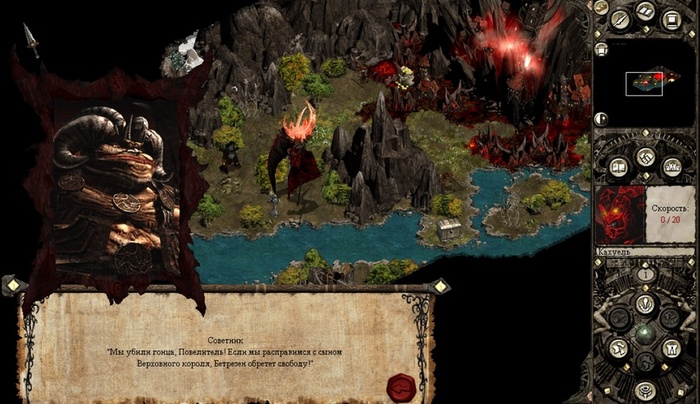The image size is (700, 404).
Task: Click the handshake diplomacy icon
Action: pos(645,158)
